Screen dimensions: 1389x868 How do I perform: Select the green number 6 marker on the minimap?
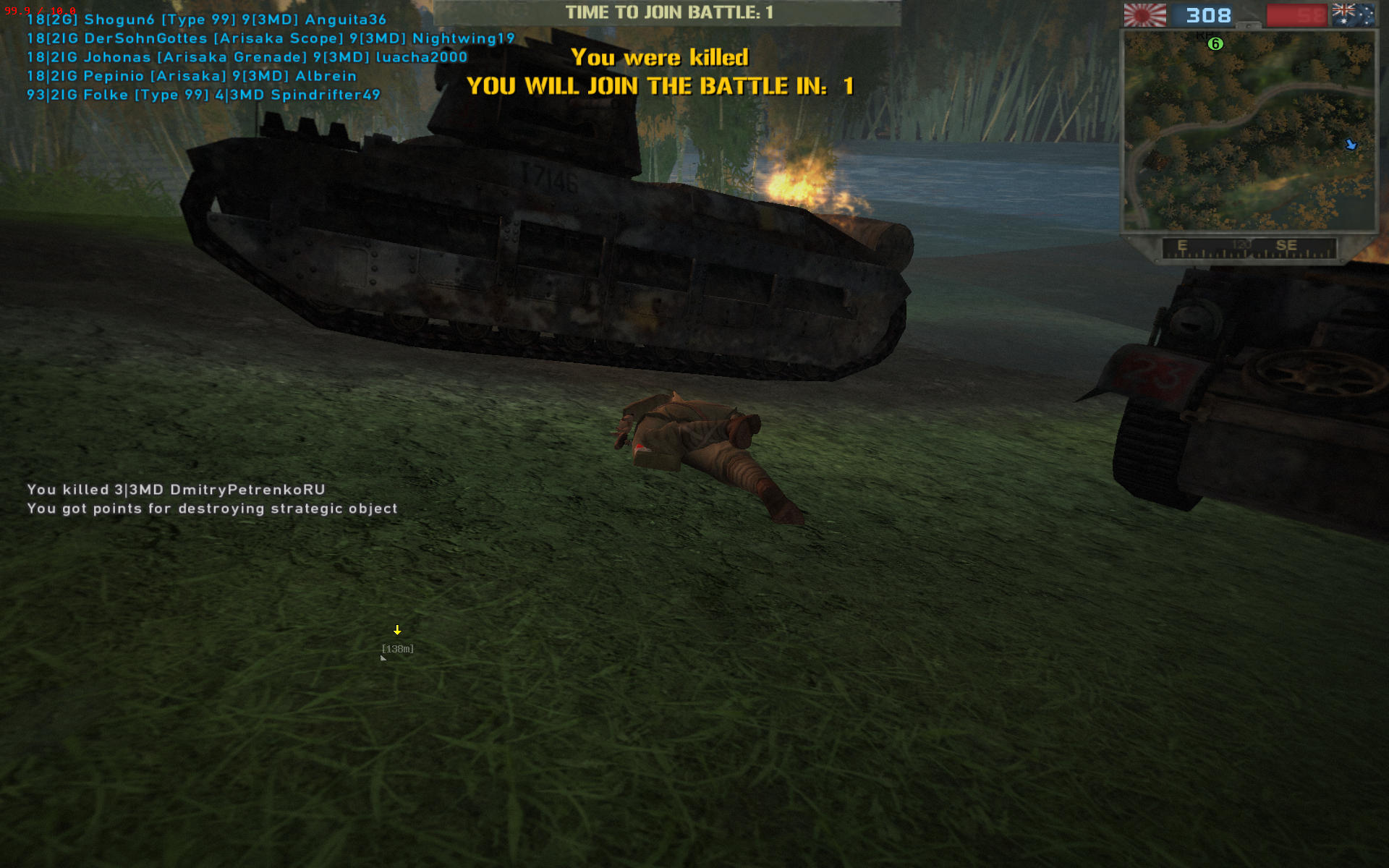tap(1215, 44)
